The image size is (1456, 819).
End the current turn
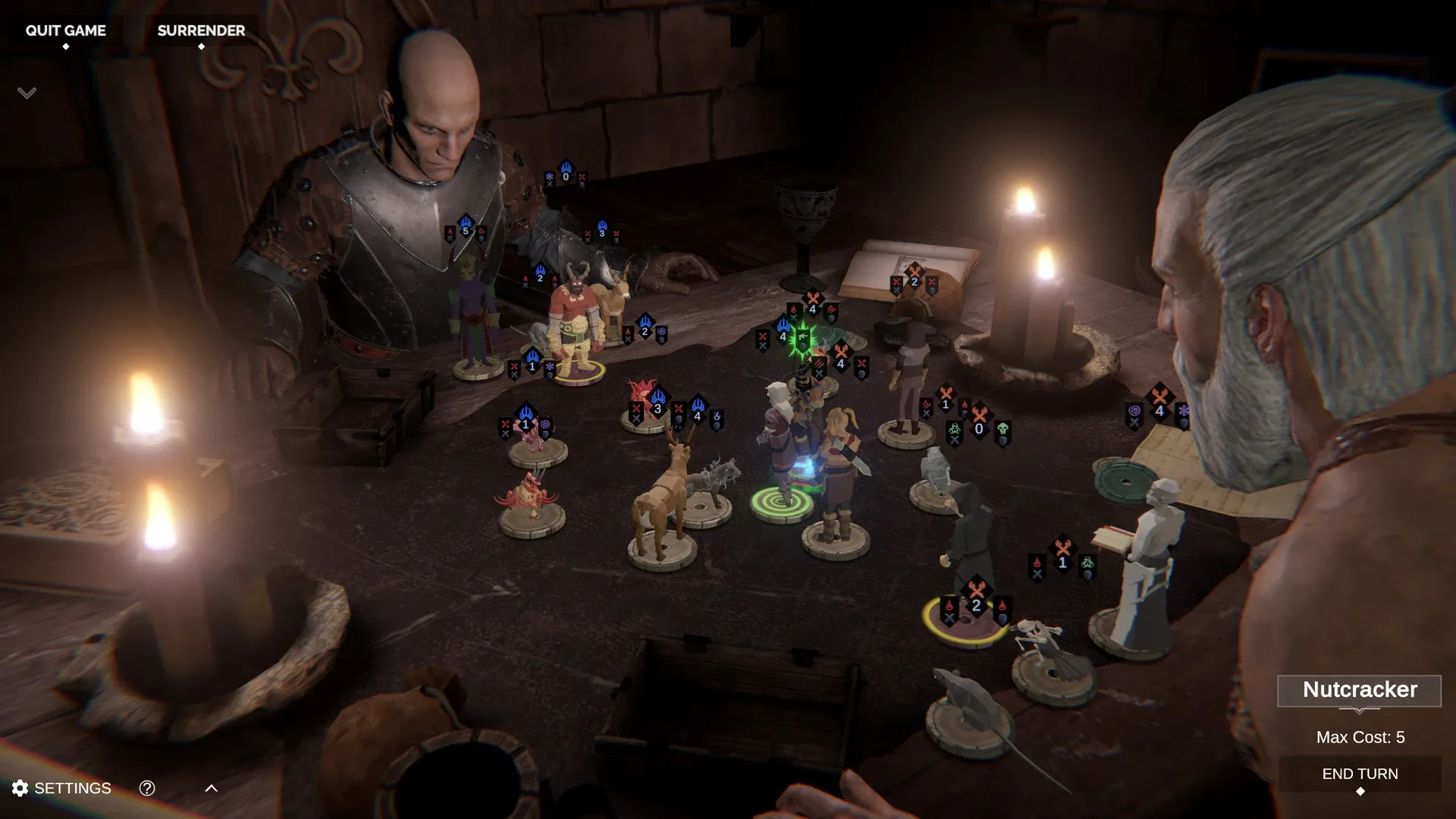(x=1360, y=774)
